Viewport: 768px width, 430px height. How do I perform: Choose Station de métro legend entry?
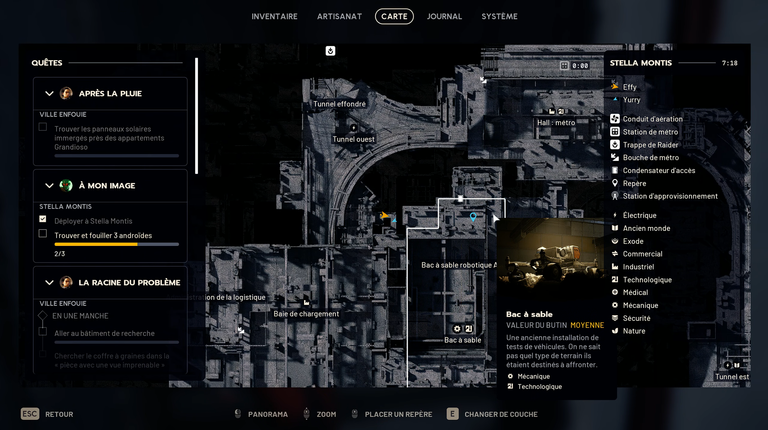pos(650,132)
